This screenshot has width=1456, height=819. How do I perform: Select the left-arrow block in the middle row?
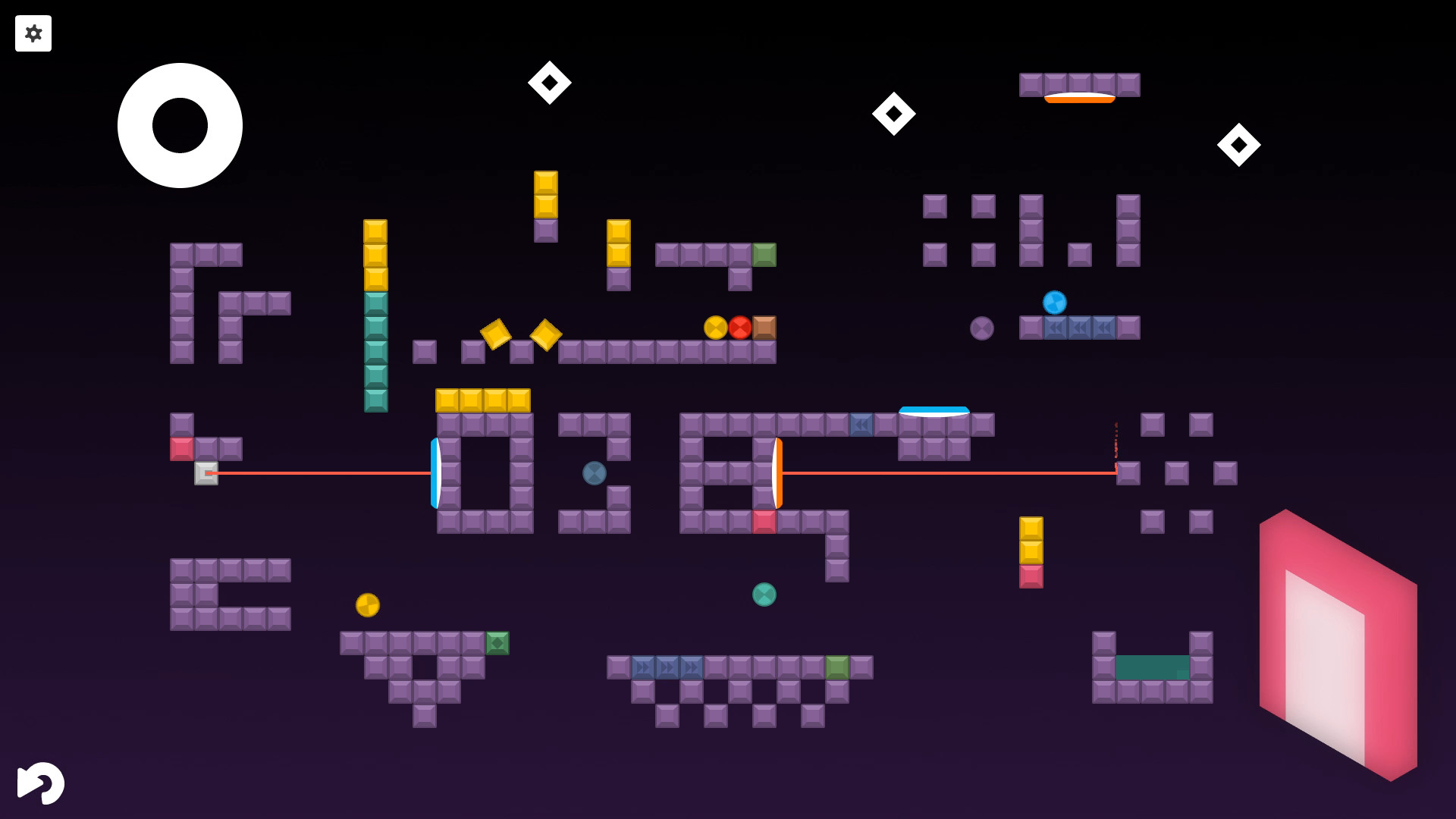tap(861, 425)
